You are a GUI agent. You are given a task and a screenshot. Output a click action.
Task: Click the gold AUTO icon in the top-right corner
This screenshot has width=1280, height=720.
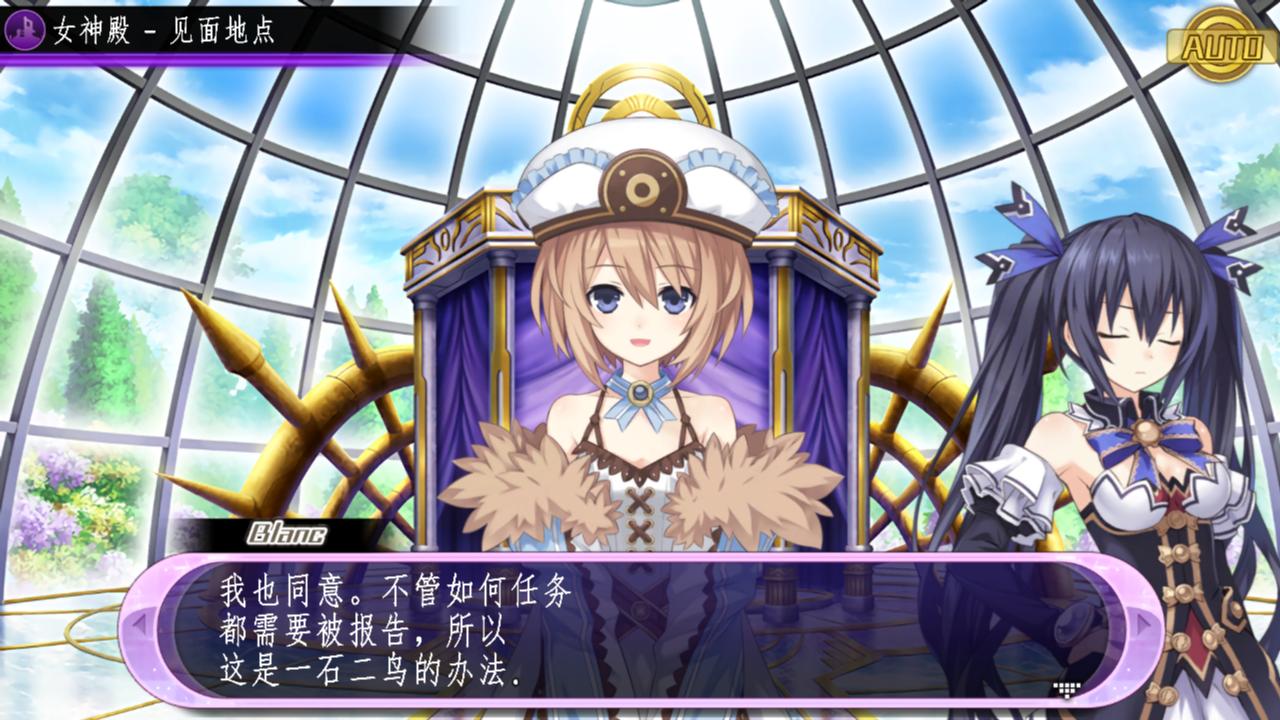(1221, 44)
